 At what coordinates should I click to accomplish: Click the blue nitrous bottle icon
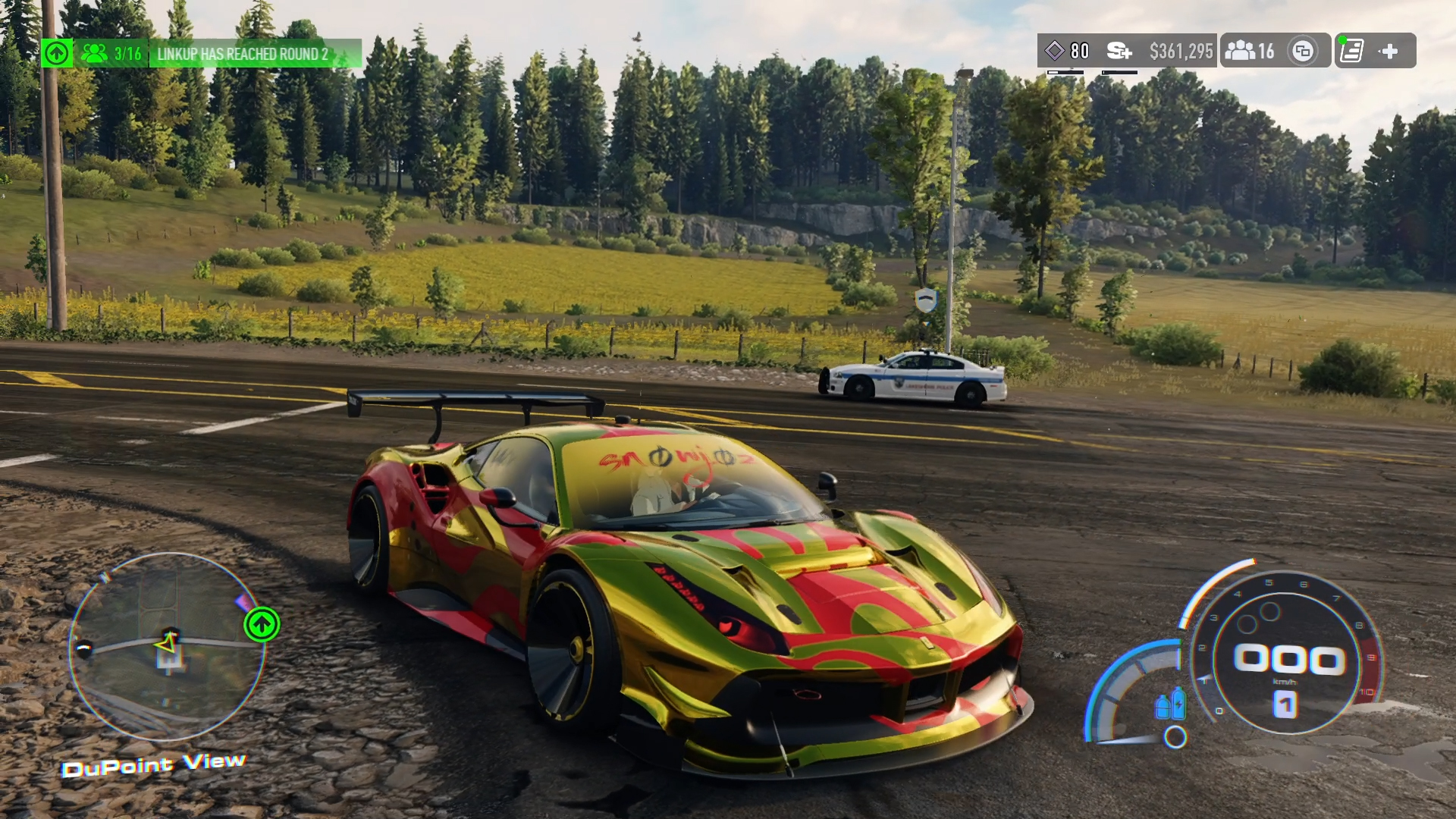1171,704
